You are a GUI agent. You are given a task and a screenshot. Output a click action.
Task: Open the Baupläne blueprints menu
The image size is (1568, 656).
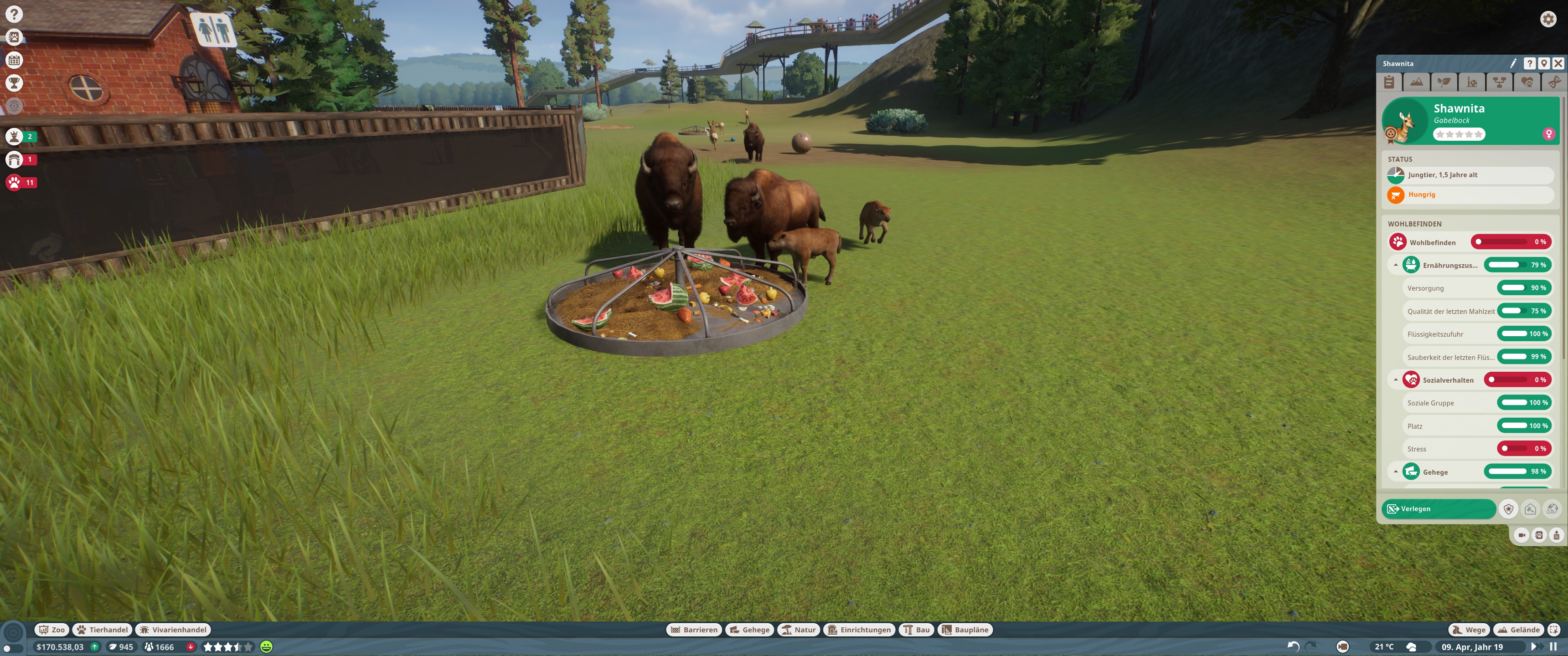(965, 630)
